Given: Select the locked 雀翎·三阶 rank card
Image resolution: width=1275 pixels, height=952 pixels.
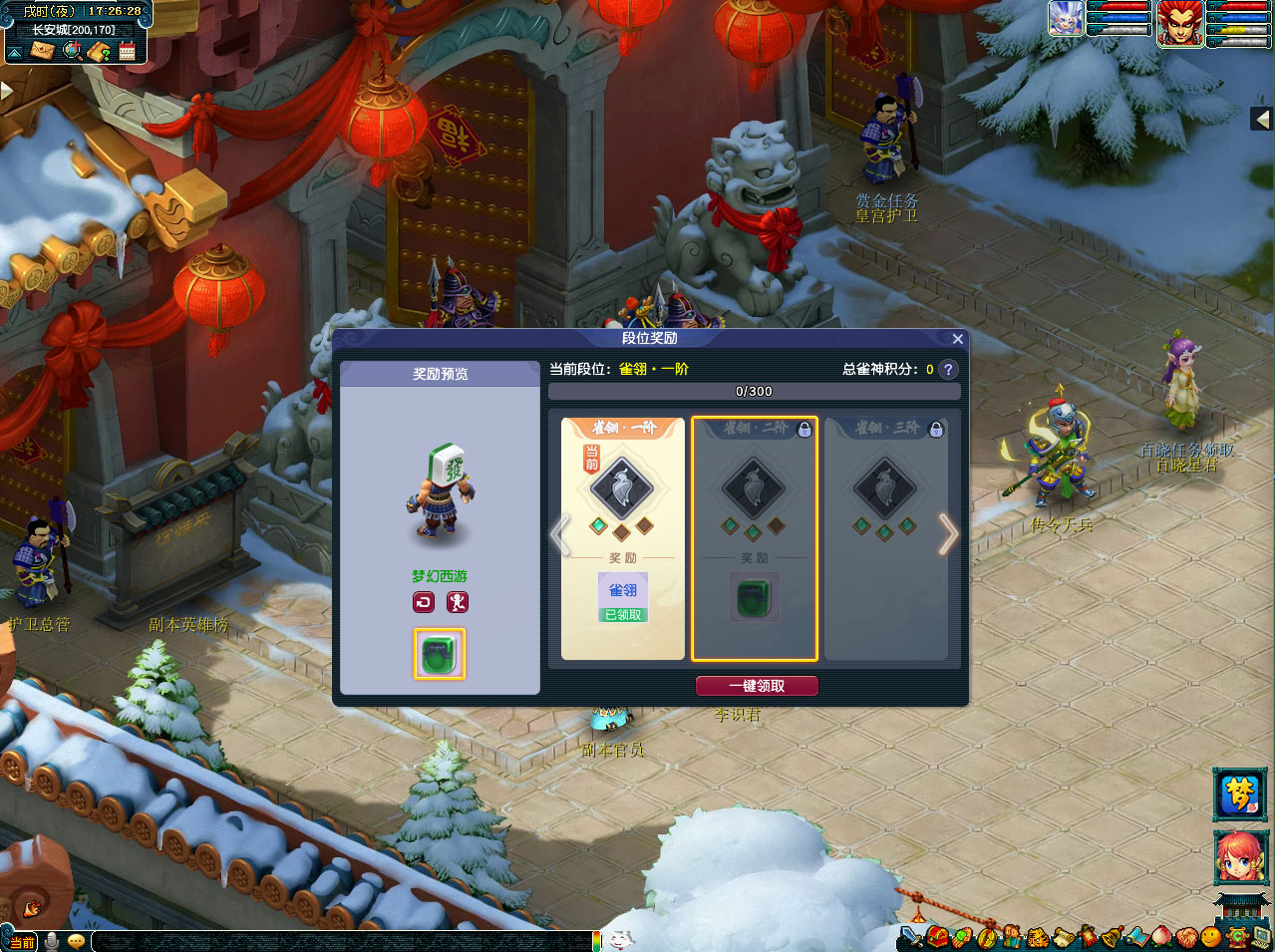Looking at the screenshot, I should 885,538.
